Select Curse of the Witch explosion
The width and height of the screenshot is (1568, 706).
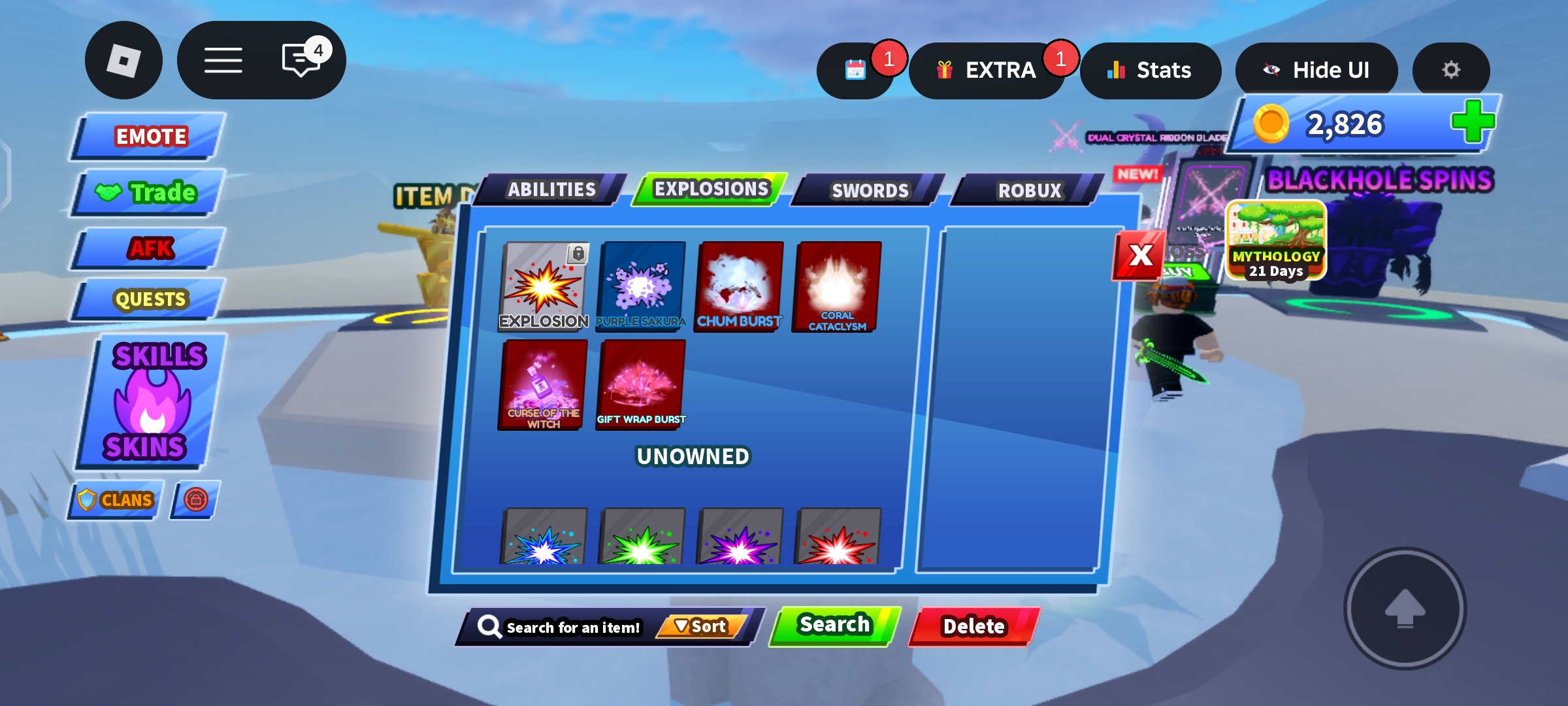543,384
